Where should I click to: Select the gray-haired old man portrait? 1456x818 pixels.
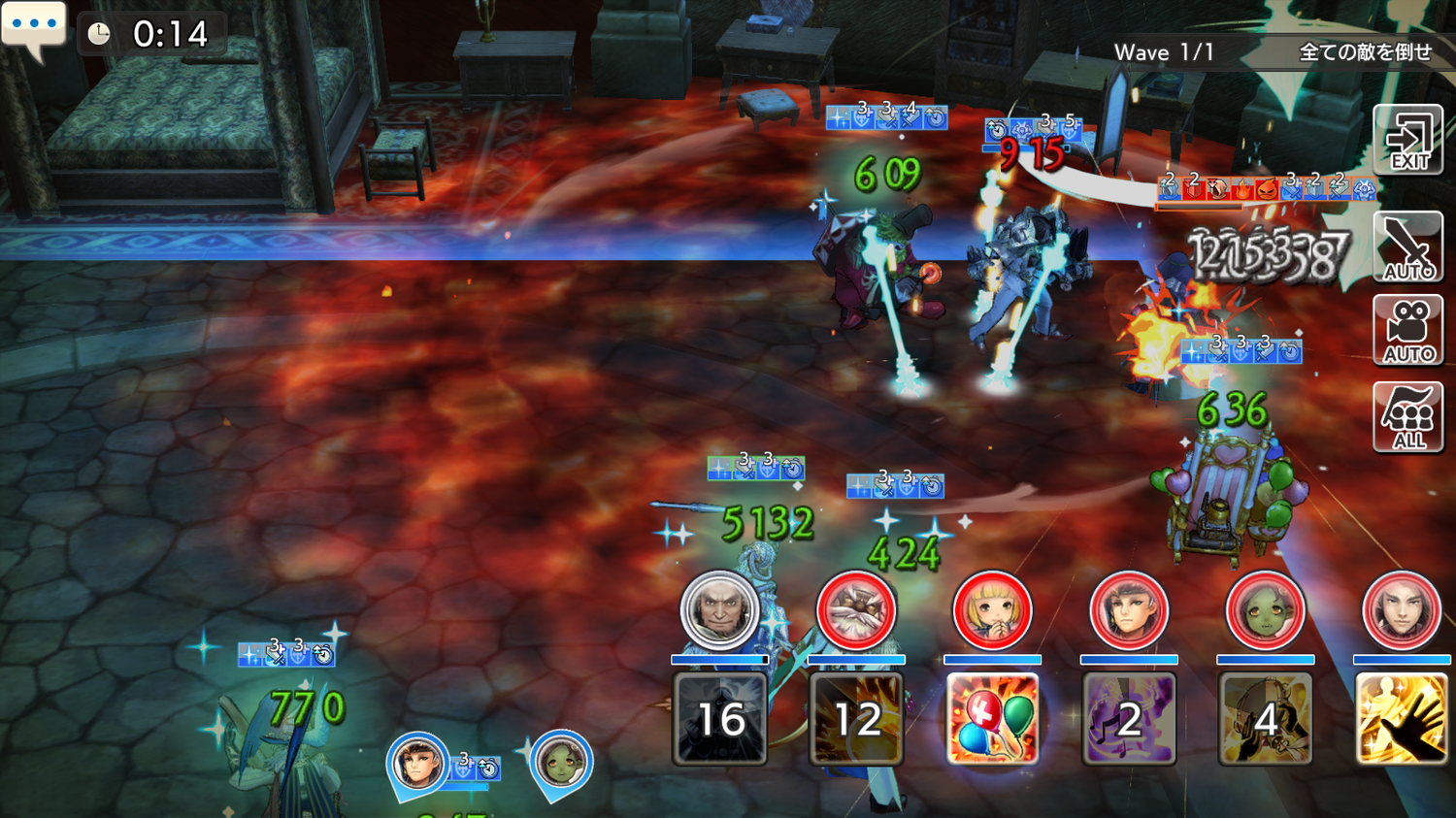coord(719,611)
